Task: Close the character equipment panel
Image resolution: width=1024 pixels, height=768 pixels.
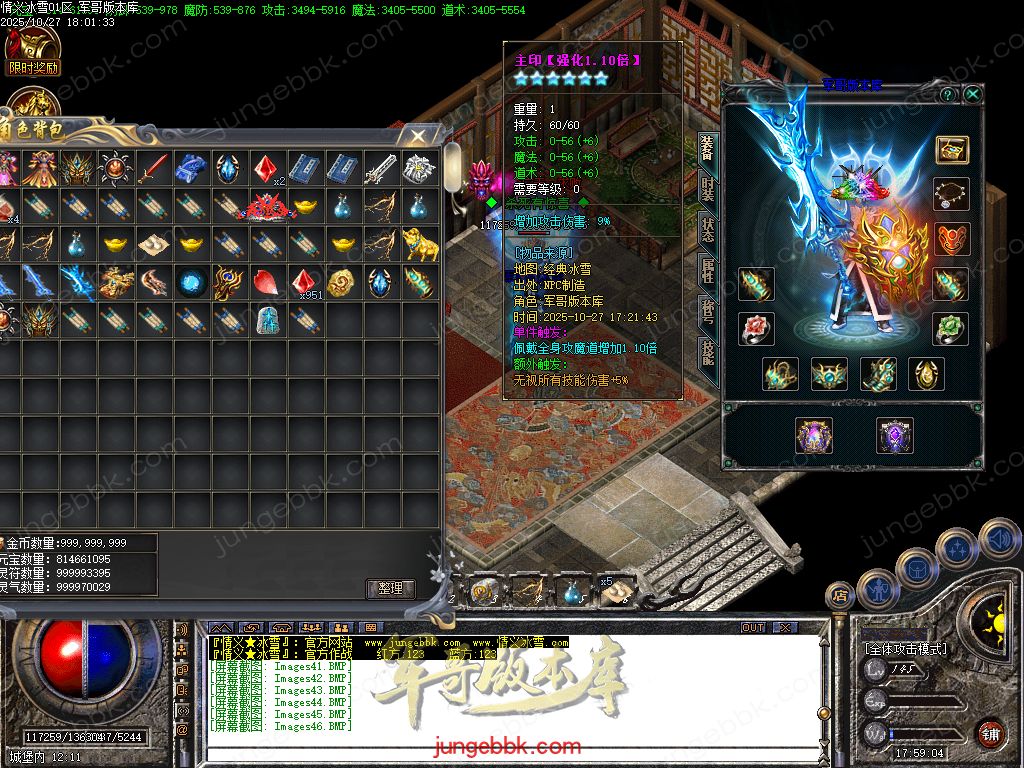Action: (x=972, y=94)
